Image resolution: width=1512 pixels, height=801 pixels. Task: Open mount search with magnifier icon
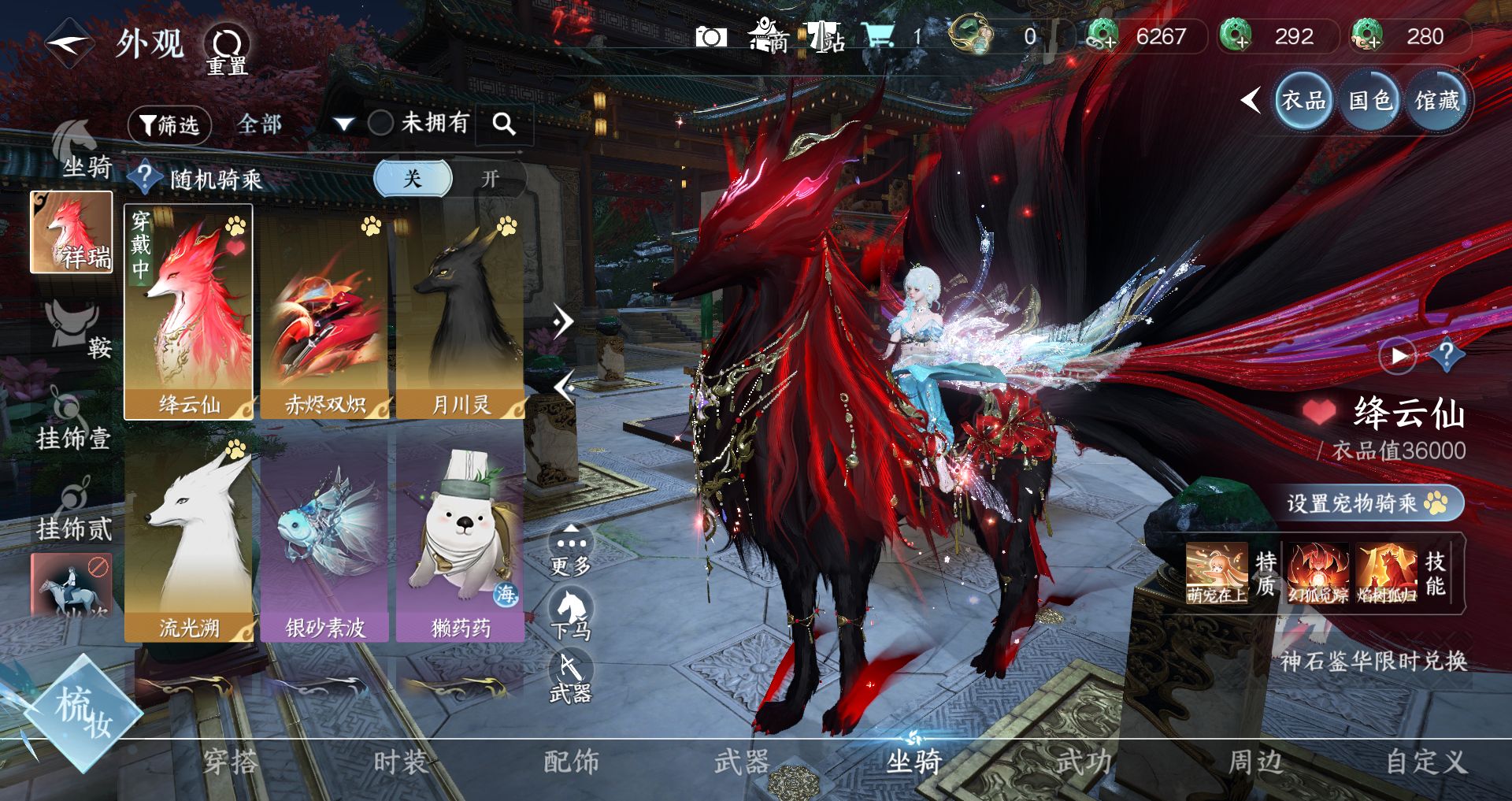tap(504, 124)
